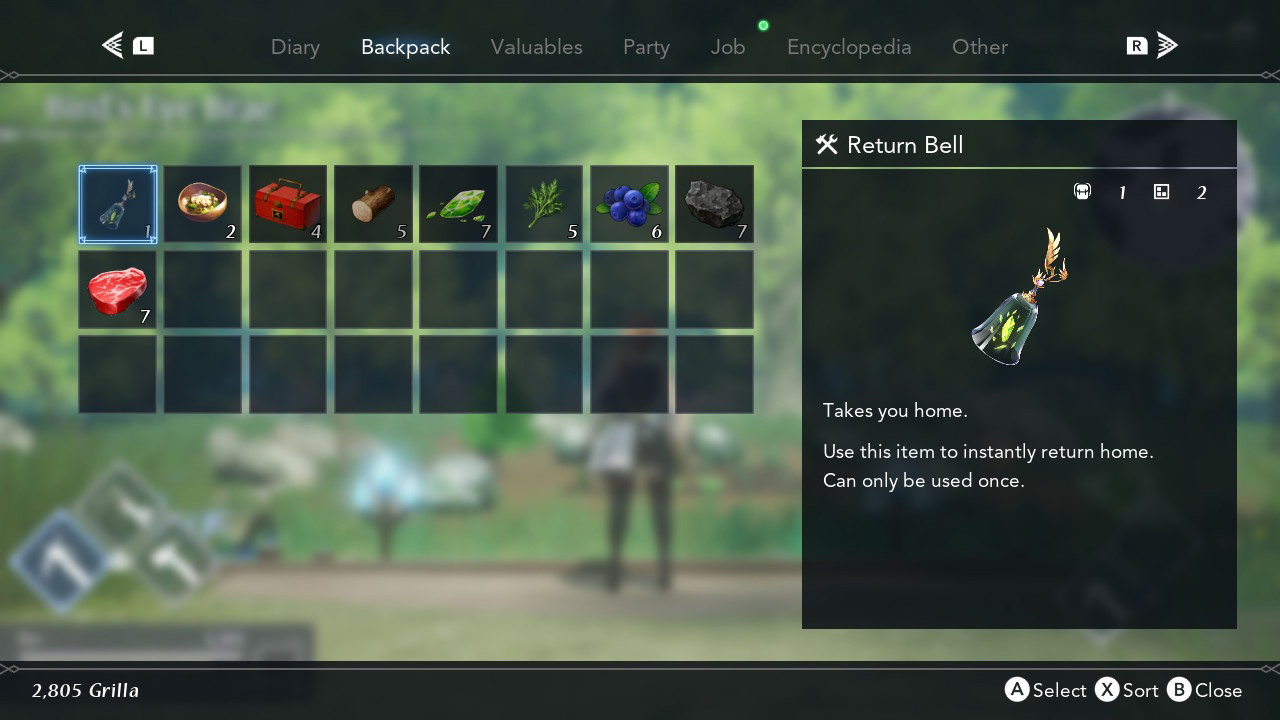Select the raw meat in the second row

[x=117, y=289]
